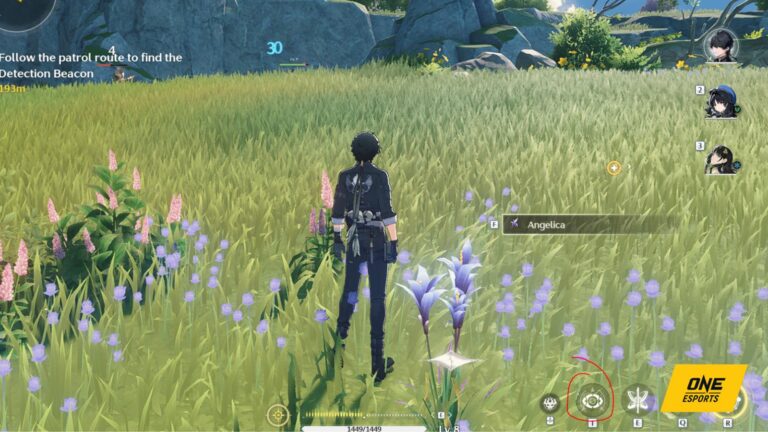Use the Resonance Skill winged icon
768x432 pixels.
[x=637, y=399]
